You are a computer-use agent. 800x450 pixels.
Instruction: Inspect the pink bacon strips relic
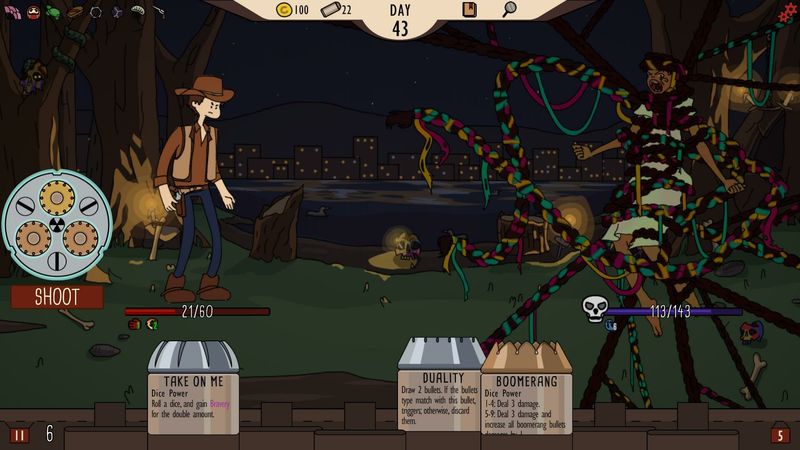[12, 12]
